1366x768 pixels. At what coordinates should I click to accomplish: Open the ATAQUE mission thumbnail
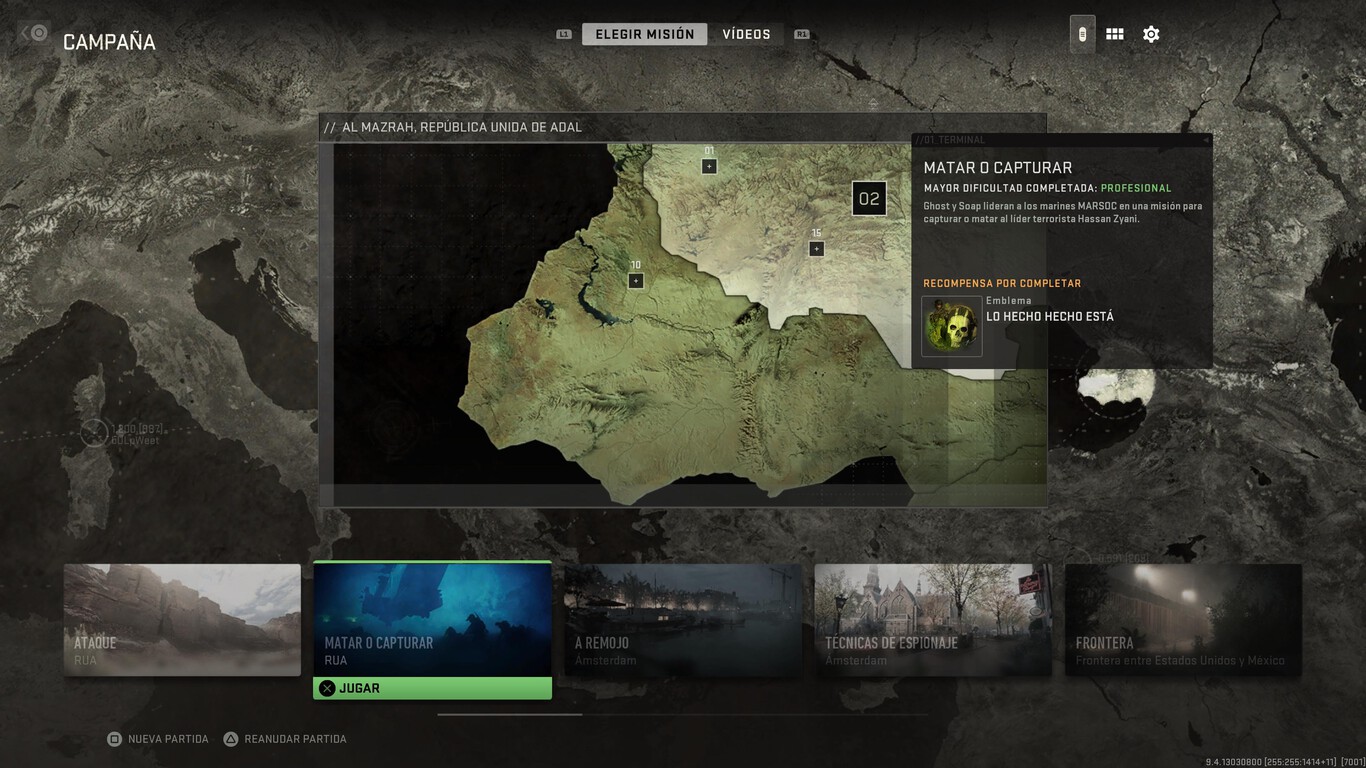(182, 620)
